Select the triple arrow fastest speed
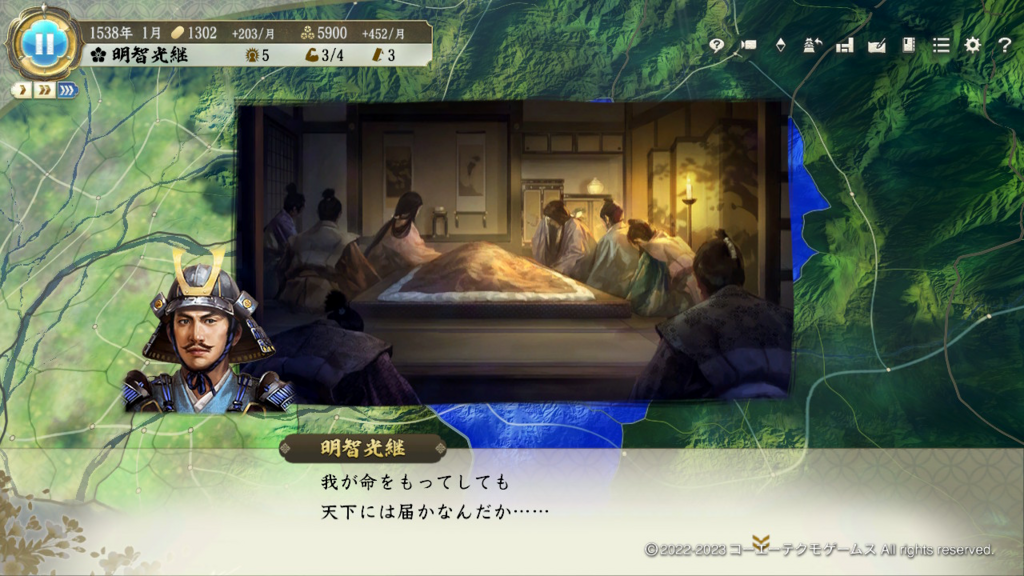This screenshot has width=1024, height=576. 68,90
